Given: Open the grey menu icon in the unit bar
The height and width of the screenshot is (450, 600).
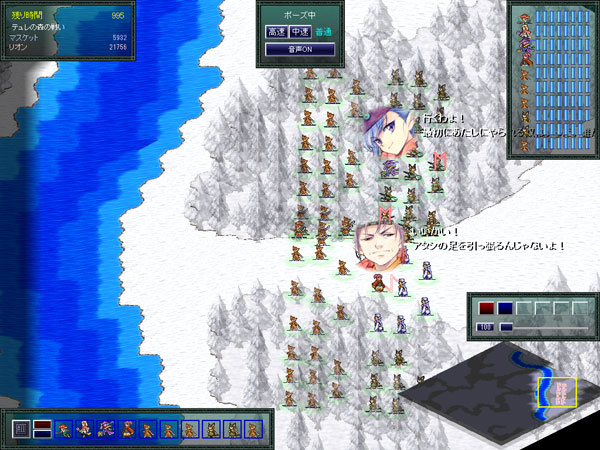Looking at the screenshot, I should (x=20, y=430).
